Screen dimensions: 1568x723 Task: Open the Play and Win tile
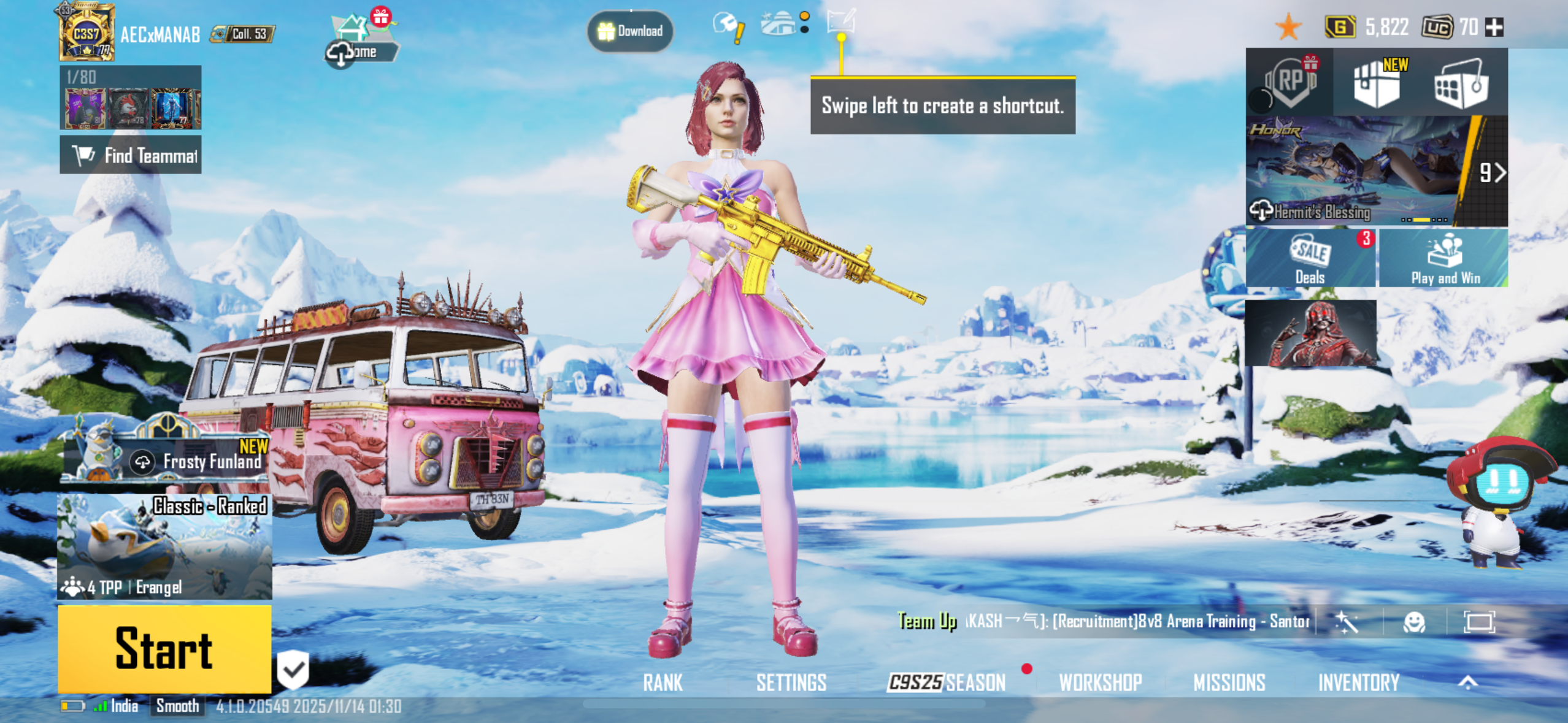[x=1445, y=258]
